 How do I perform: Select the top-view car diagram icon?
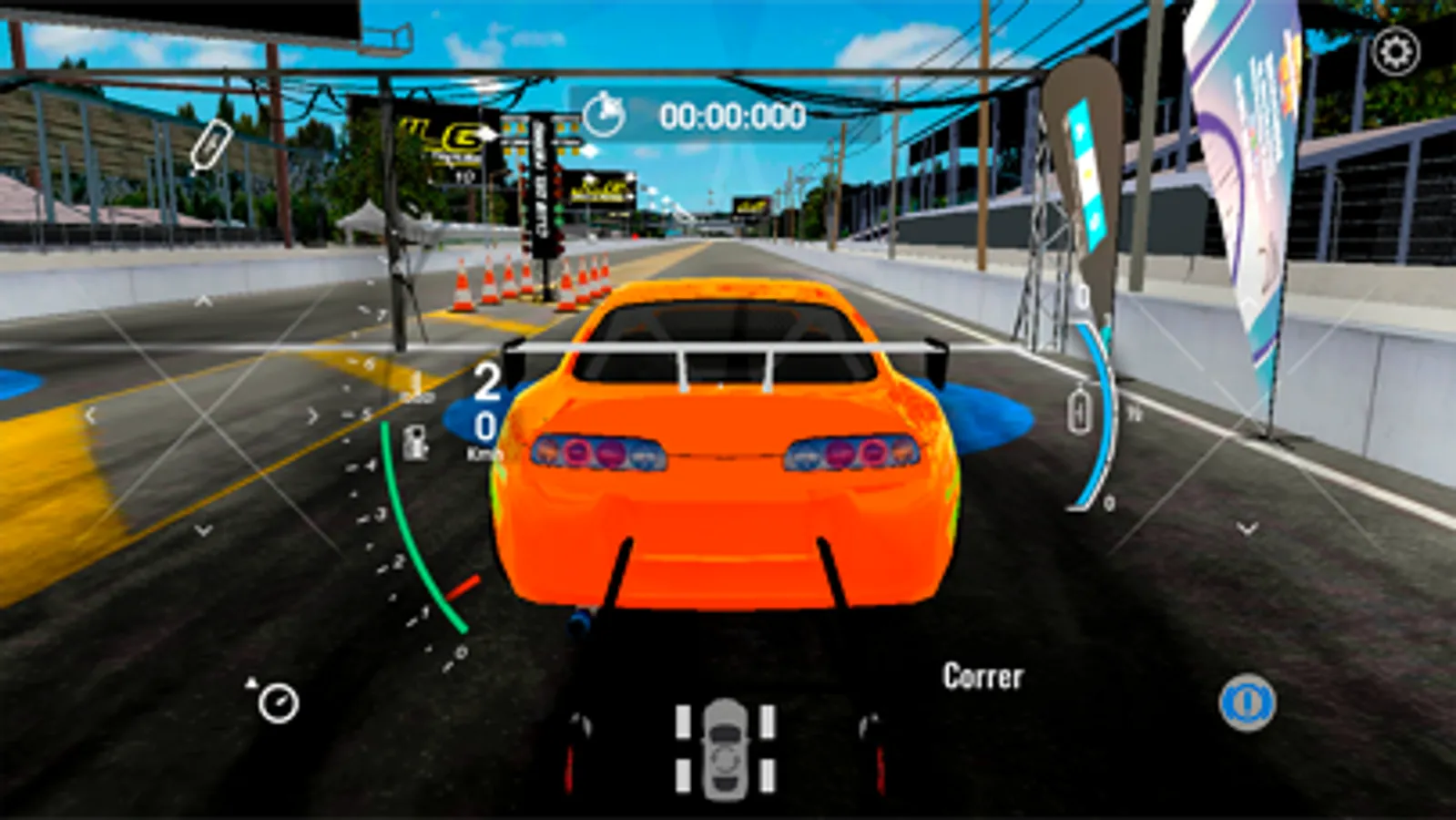click(725, 750)
